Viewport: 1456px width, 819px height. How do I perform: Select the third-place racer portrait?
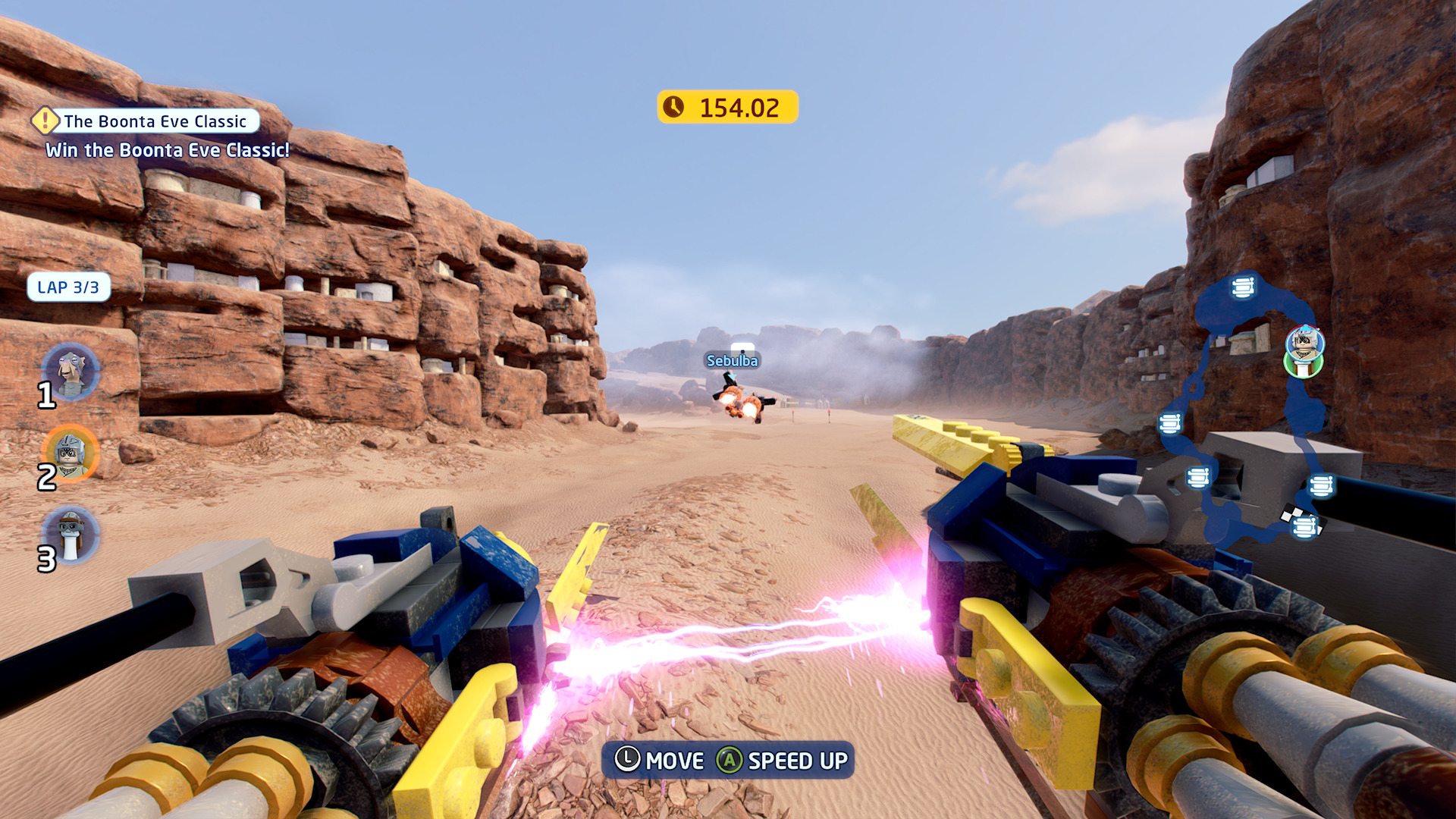(x=70, y=534)
